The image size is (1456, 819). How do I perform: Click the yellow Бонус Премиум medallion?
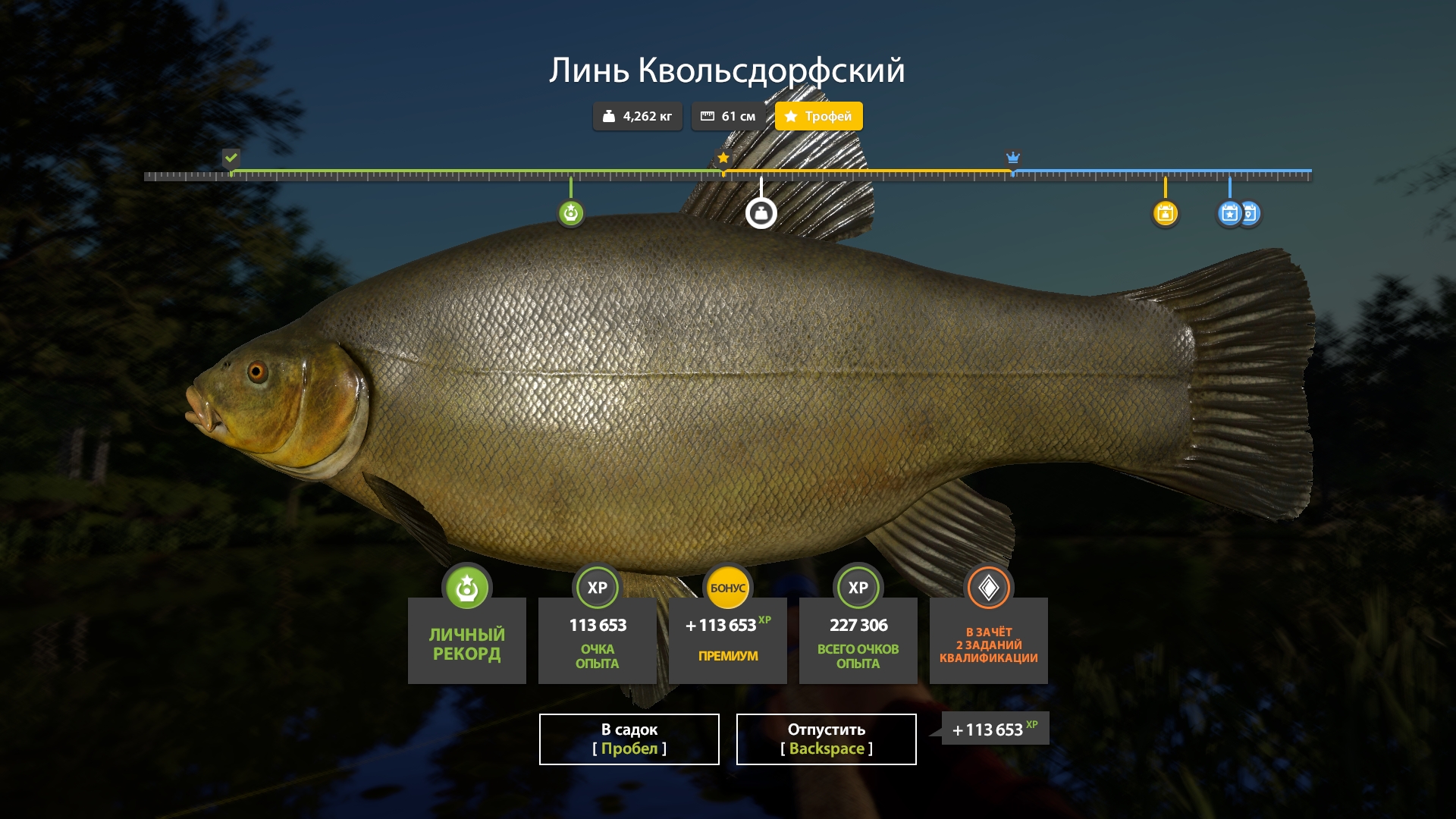727,586
